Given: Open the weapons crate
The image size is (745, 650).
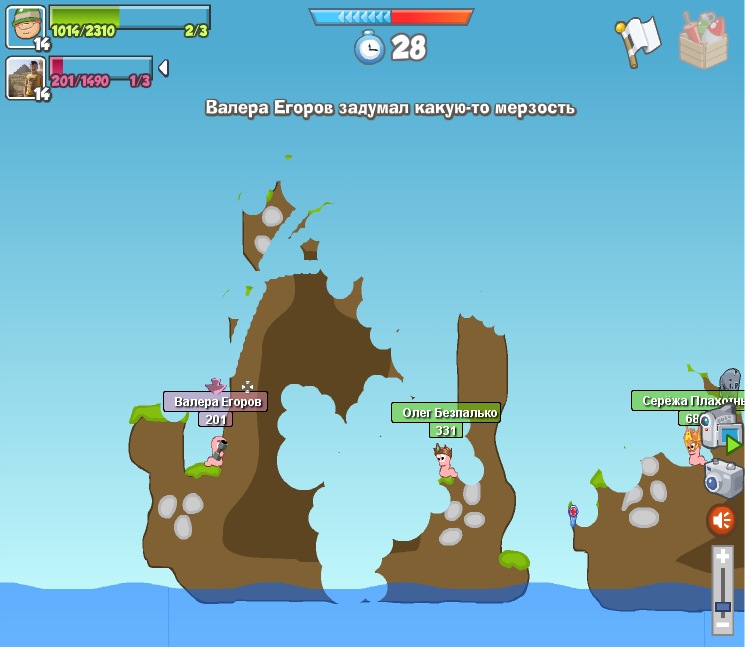Looking at the screenshot, I should pos(703,41).
